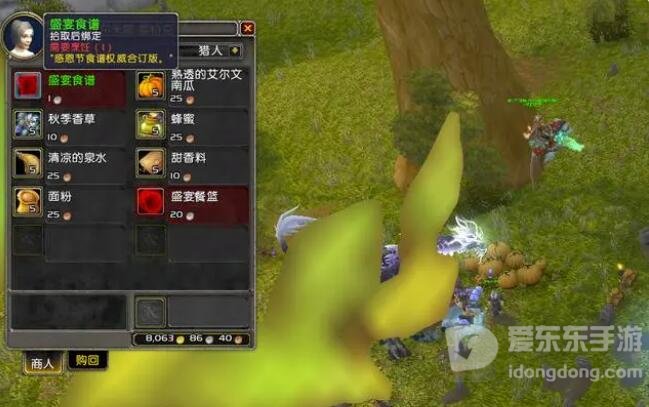The width and height of the screenshot is (649, 407).
Task: Select the 秋季香草 item
Action: pos(27,124)
